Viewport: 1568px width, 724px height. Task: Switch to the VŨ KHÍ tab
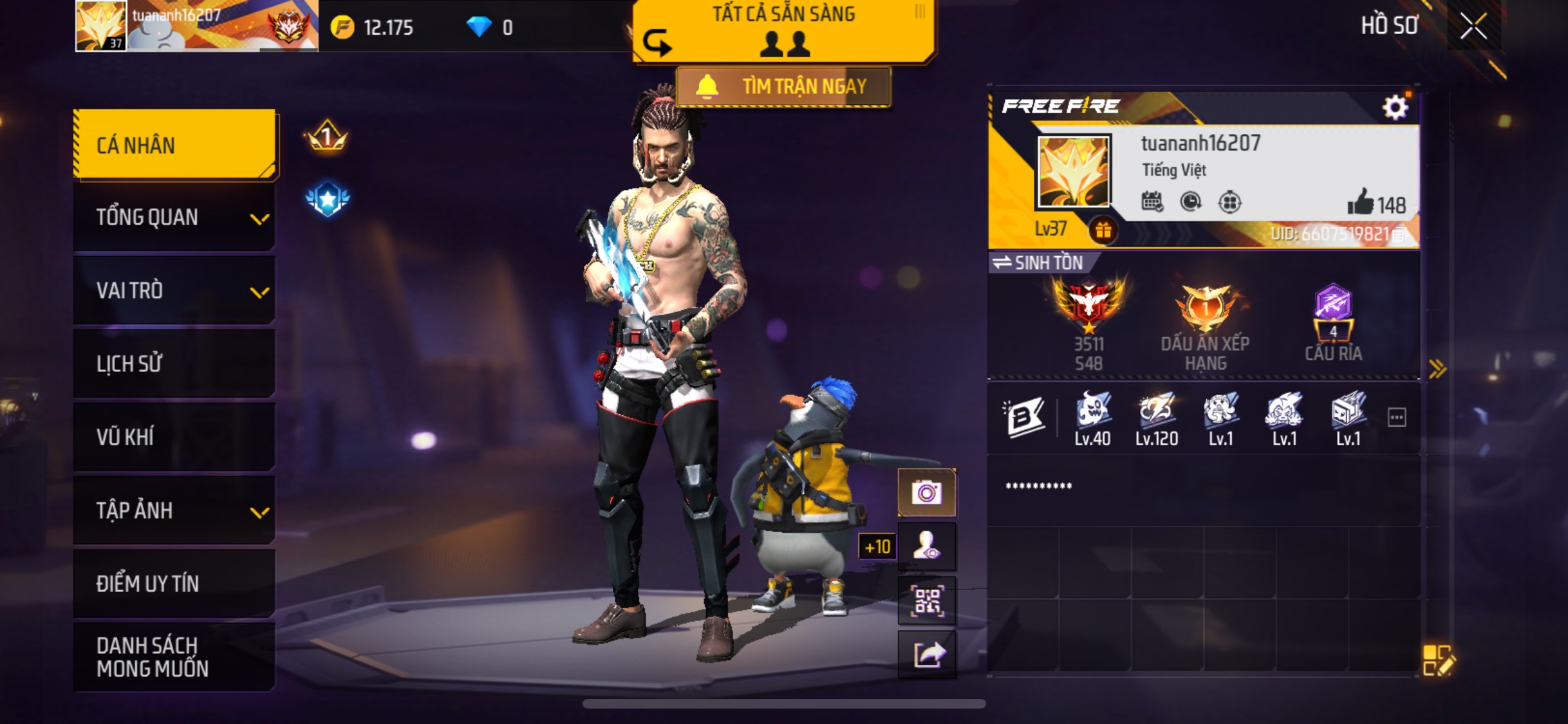tap(174, 438)
